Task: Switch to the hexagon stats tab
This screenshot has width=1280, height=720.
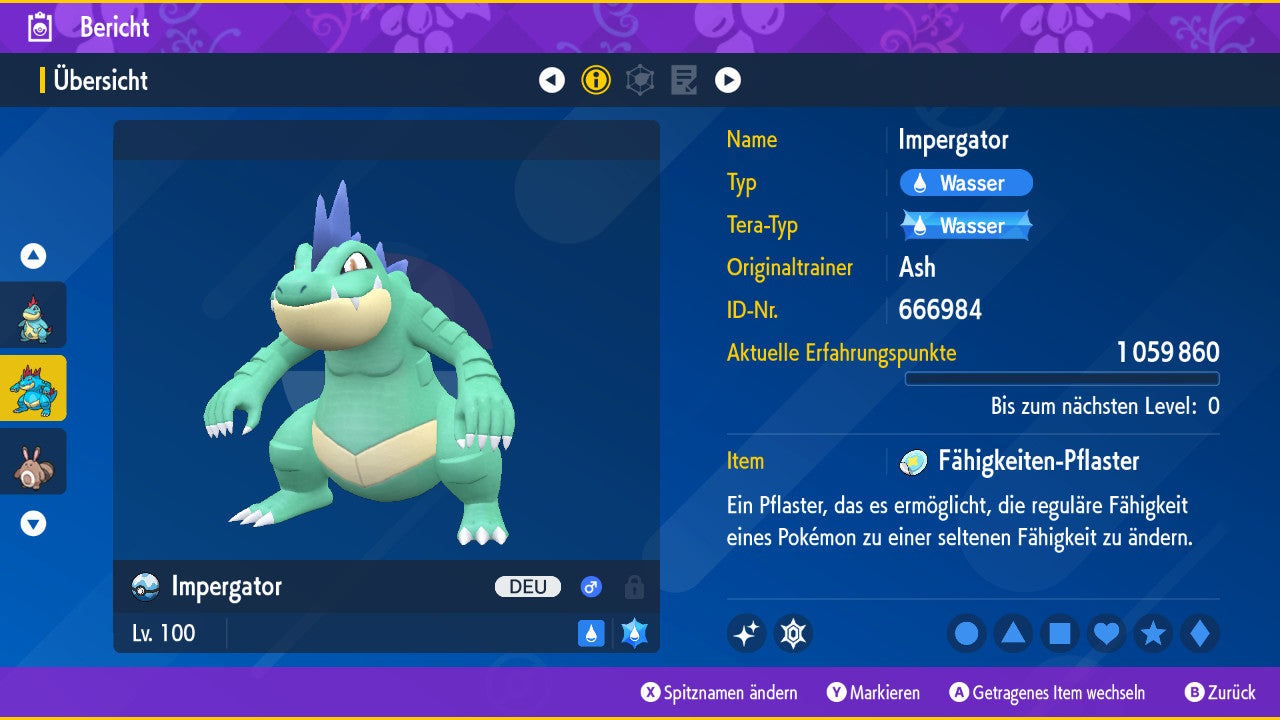Action: [x=640, y=80]
